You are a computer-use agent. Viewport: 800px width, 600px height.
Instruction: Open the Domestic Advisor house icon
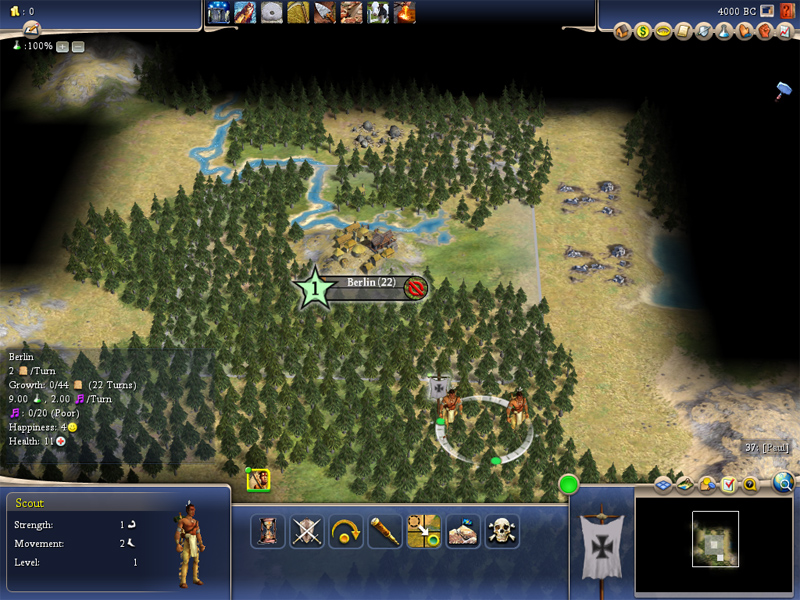click(x=622, y=31)
